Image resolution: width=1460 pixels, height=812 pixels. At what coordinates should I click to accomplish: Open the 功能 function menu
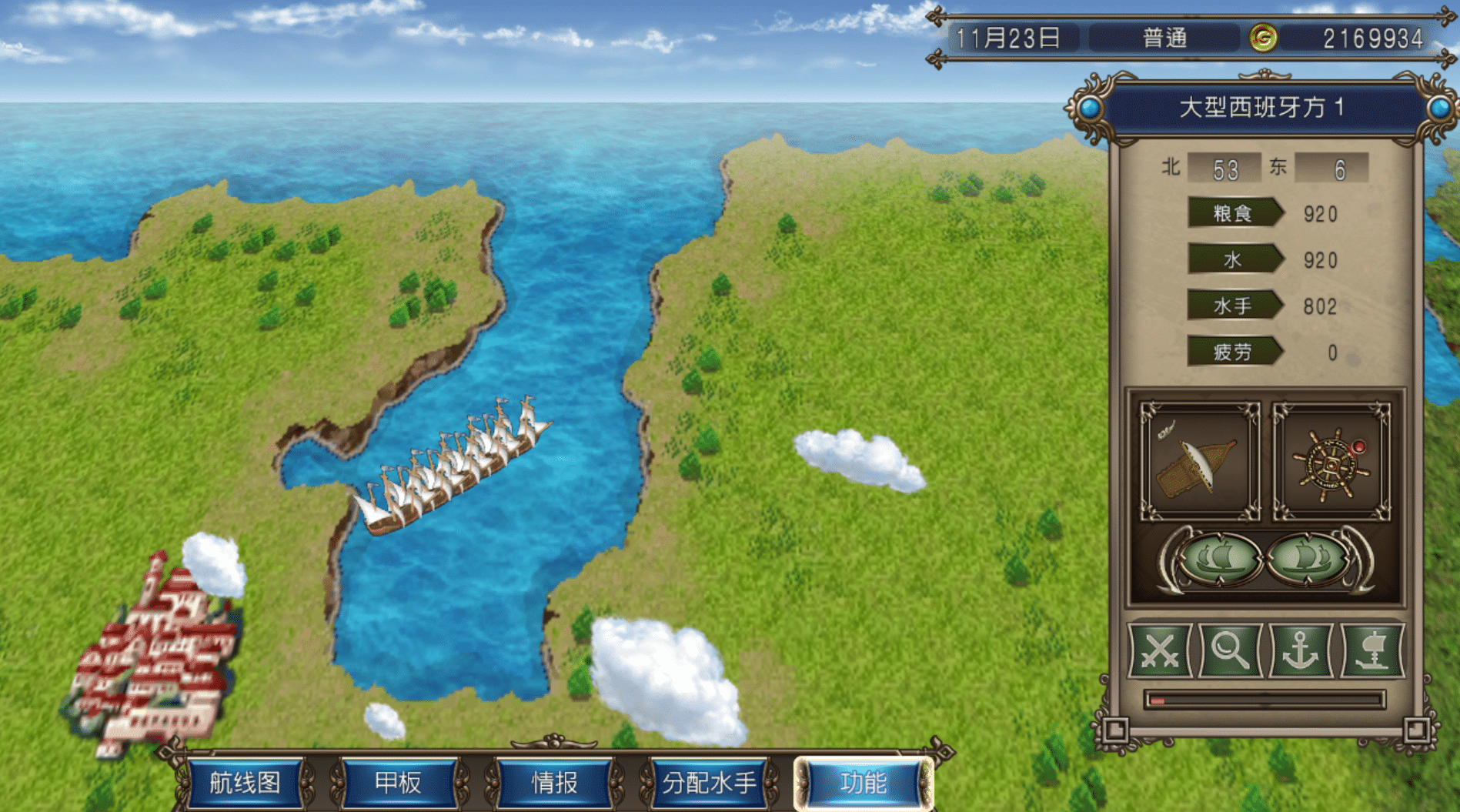[864, 783]
